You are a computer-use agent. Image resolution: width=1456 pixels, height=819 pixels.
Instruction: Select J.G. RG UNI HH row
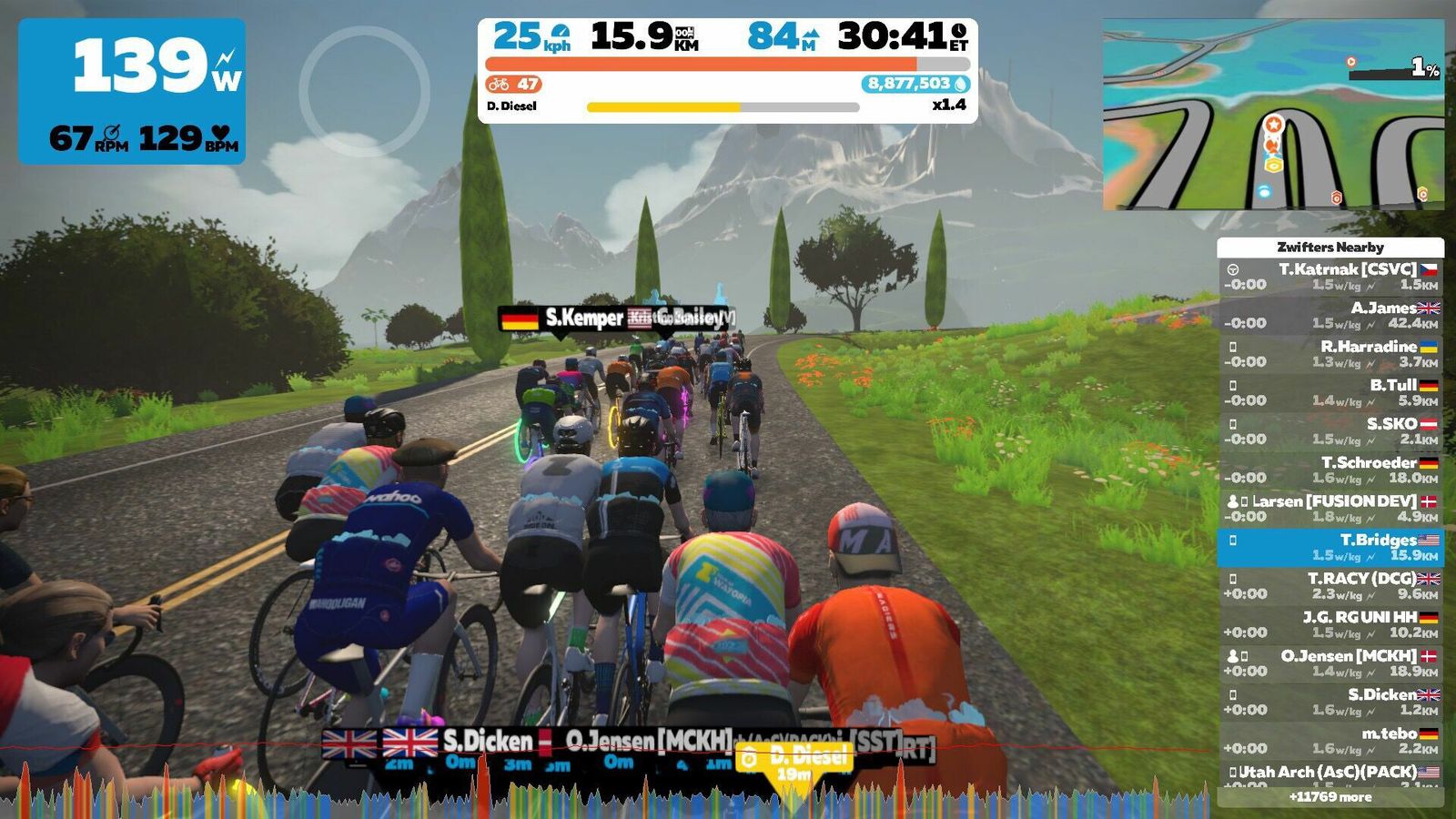tap(1330, 624)
